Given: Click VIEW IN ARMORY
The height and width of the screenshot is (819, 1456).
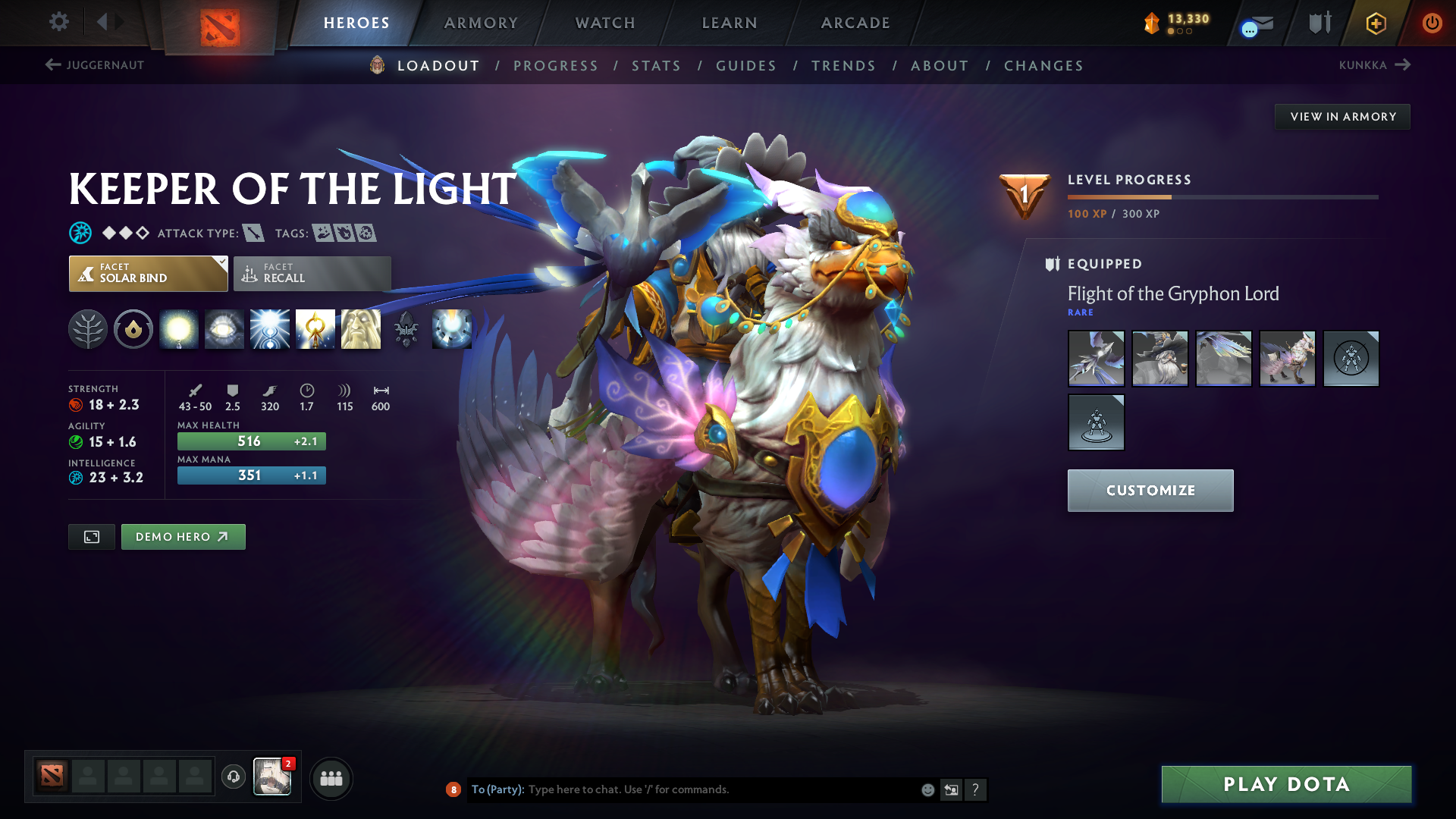Looking at the screenshot, I should (x=1342, y=116).
